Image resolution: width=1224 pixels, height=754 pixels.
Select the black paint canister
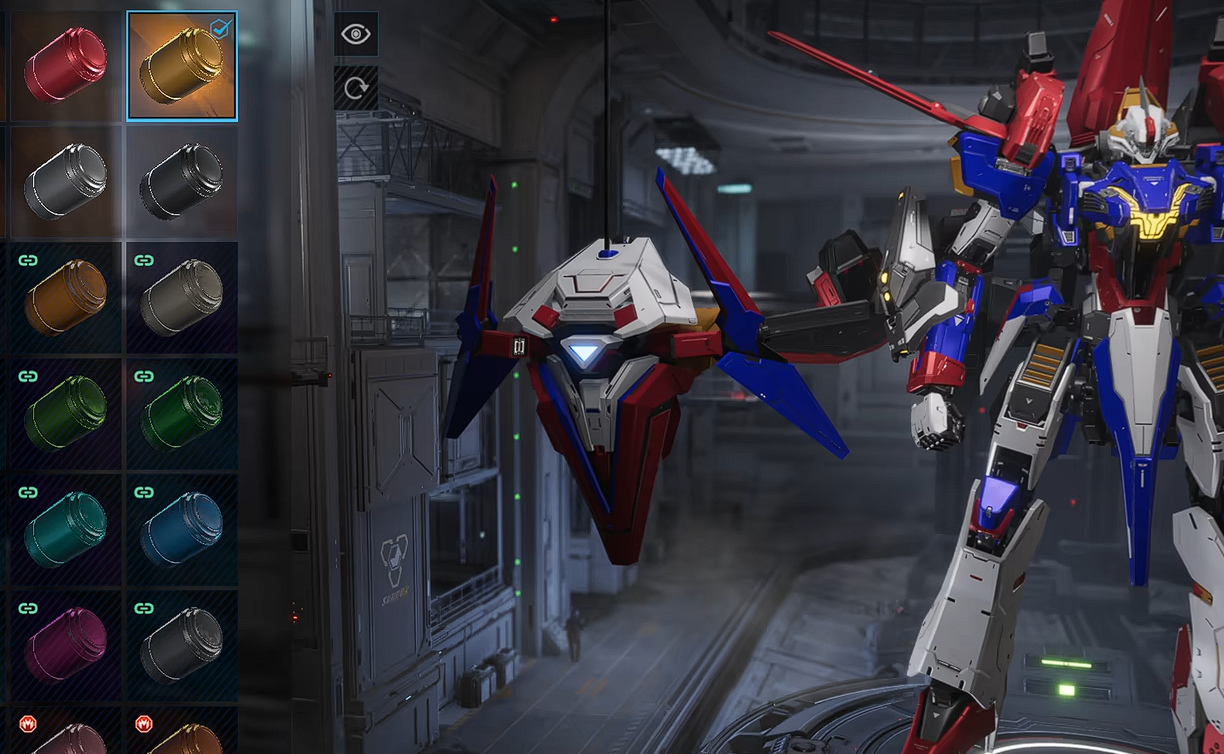click(x=181, y=181)
